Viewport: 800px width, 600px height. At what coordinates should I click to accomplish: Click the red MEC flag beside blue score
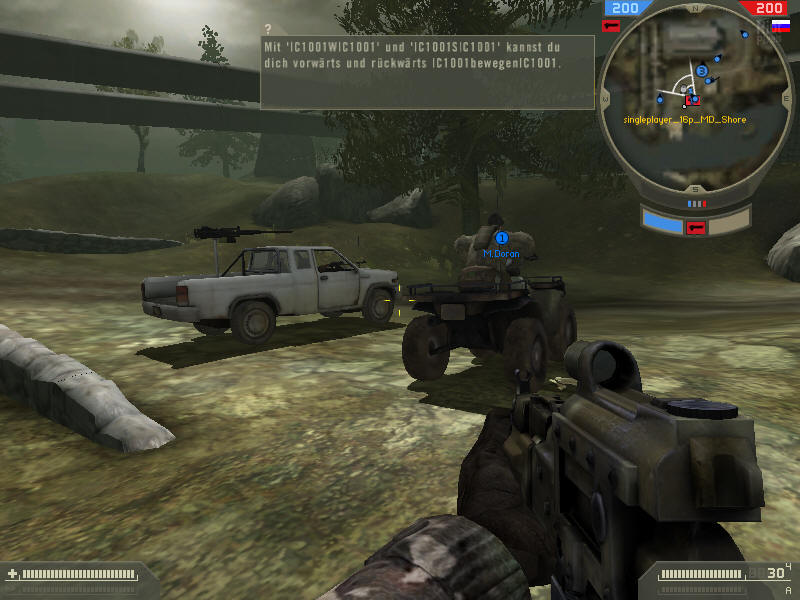[x=611, y=25]
